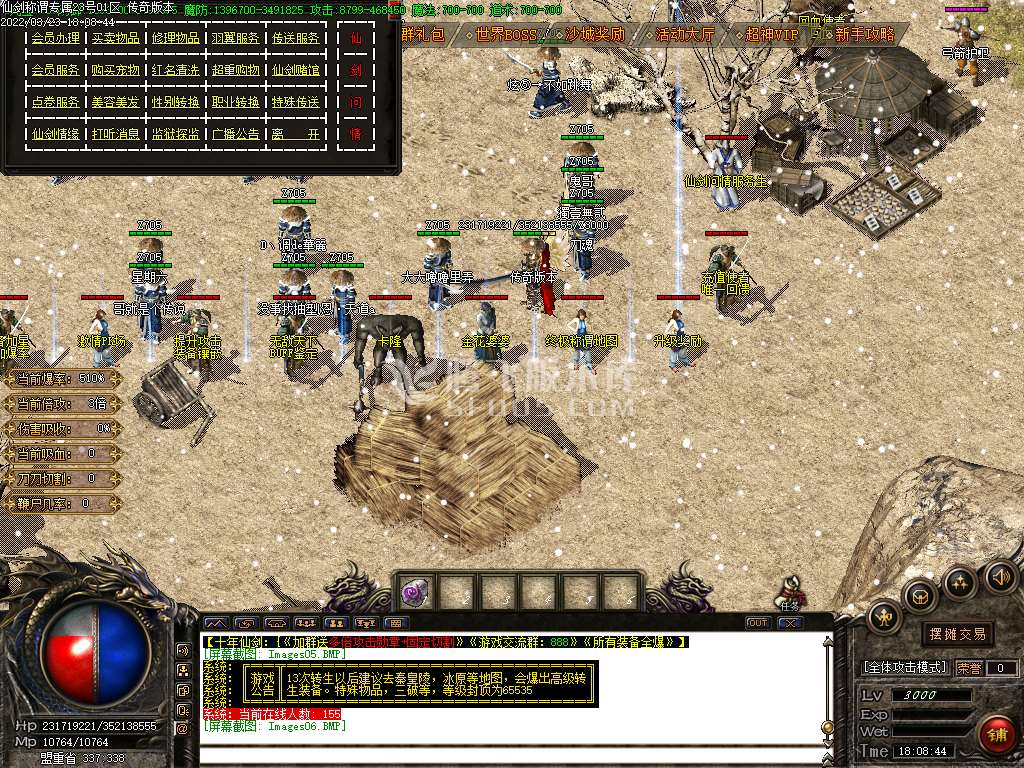Toggle the speaker sound icon

pyautogui.click(x=1000, y=576)
